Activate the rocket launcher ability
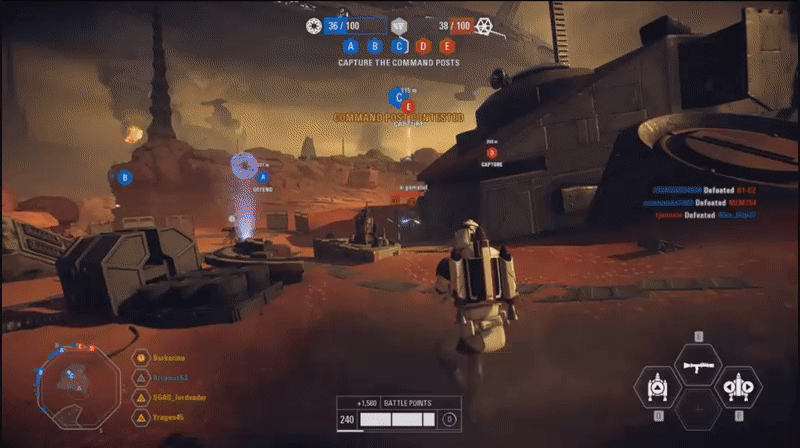The height and width of the screenshot is (448, 800). pyautogui.click(x=698, y=366)
